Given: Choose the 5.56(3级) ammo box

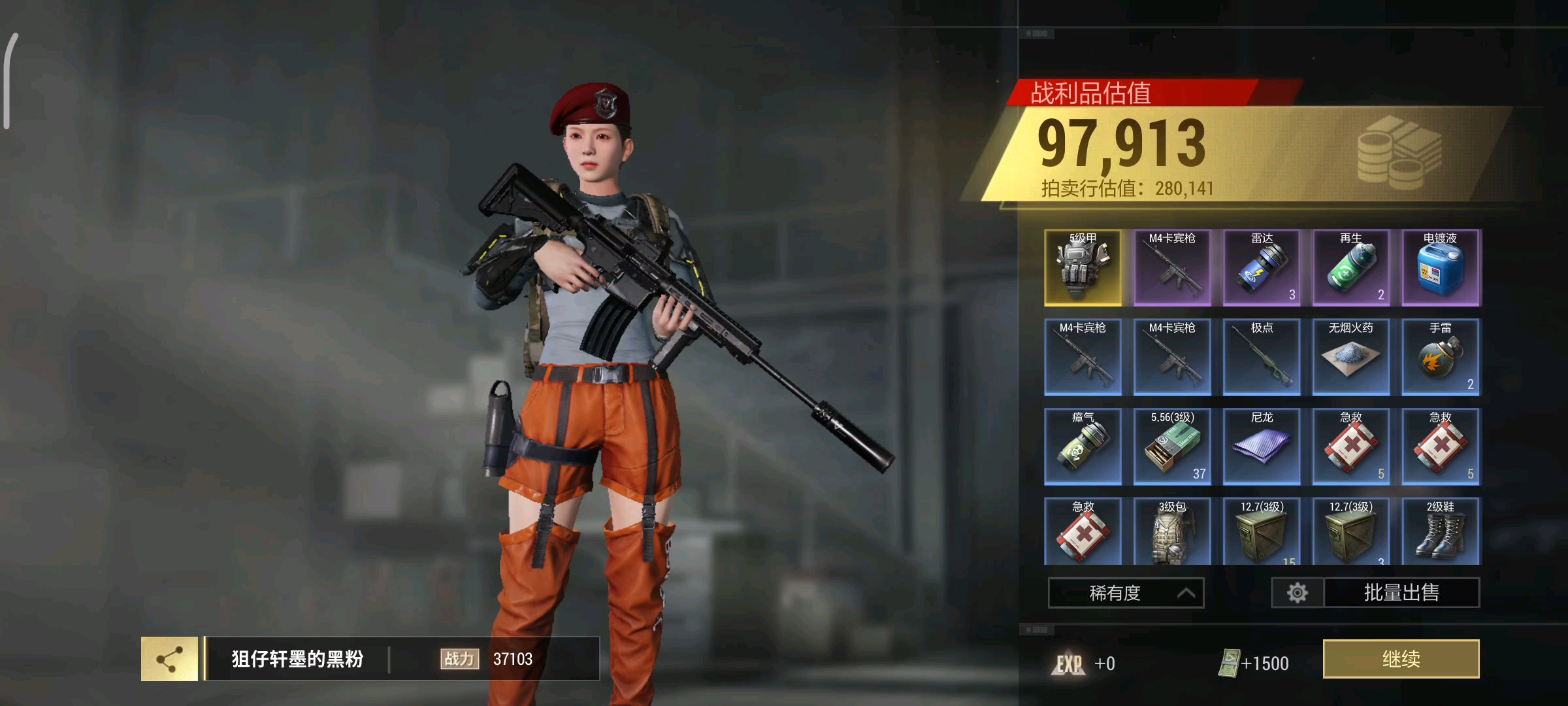Looking at the screenshot, I should (1172, 447).
